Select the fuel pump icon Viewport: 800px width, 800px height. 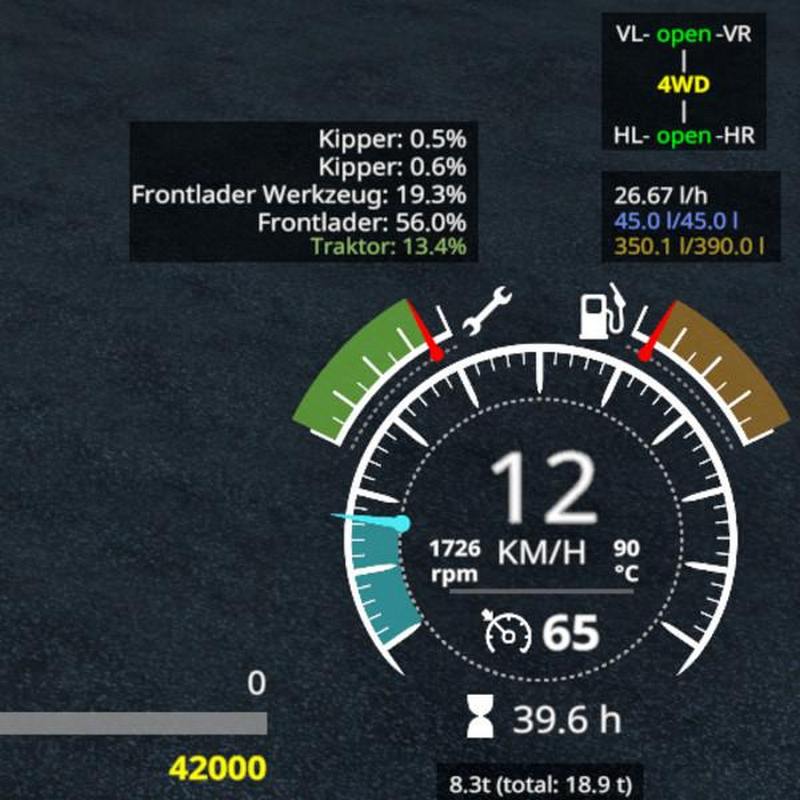coord(601,311)
